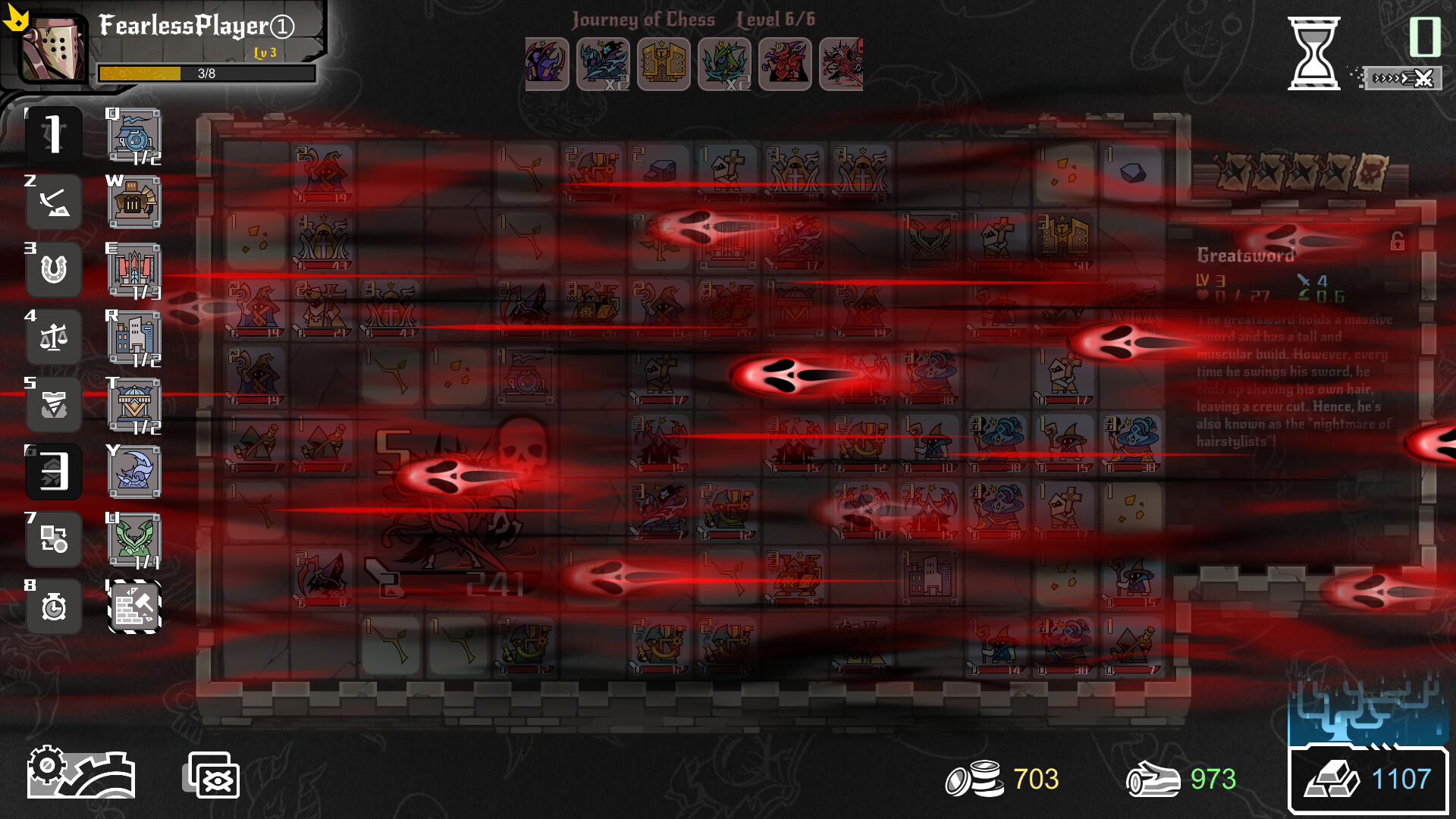Select the city buildings on hotkey R
1456x819 pixels.
134,337
